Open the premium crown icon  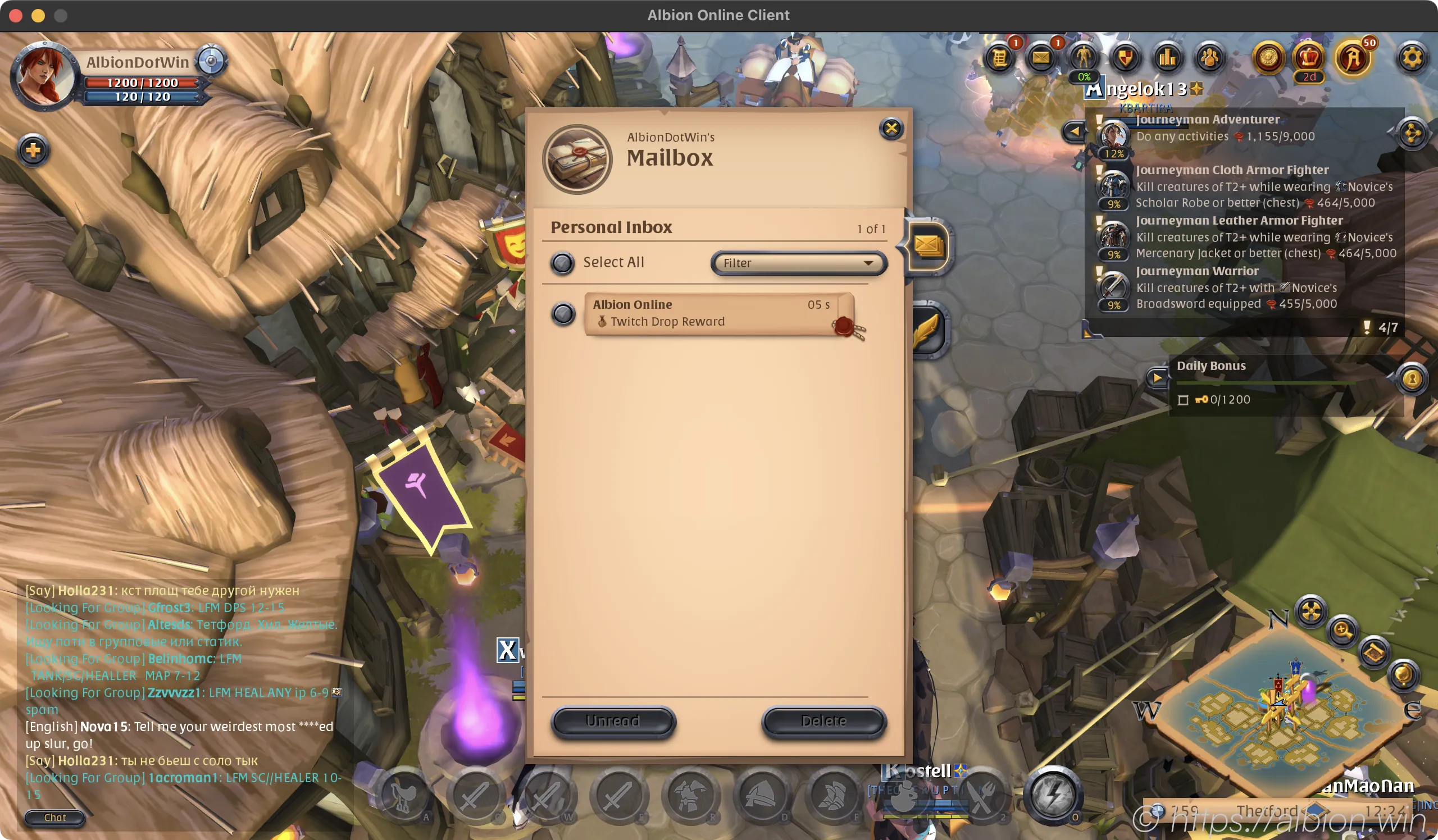tap(1308, 58)
